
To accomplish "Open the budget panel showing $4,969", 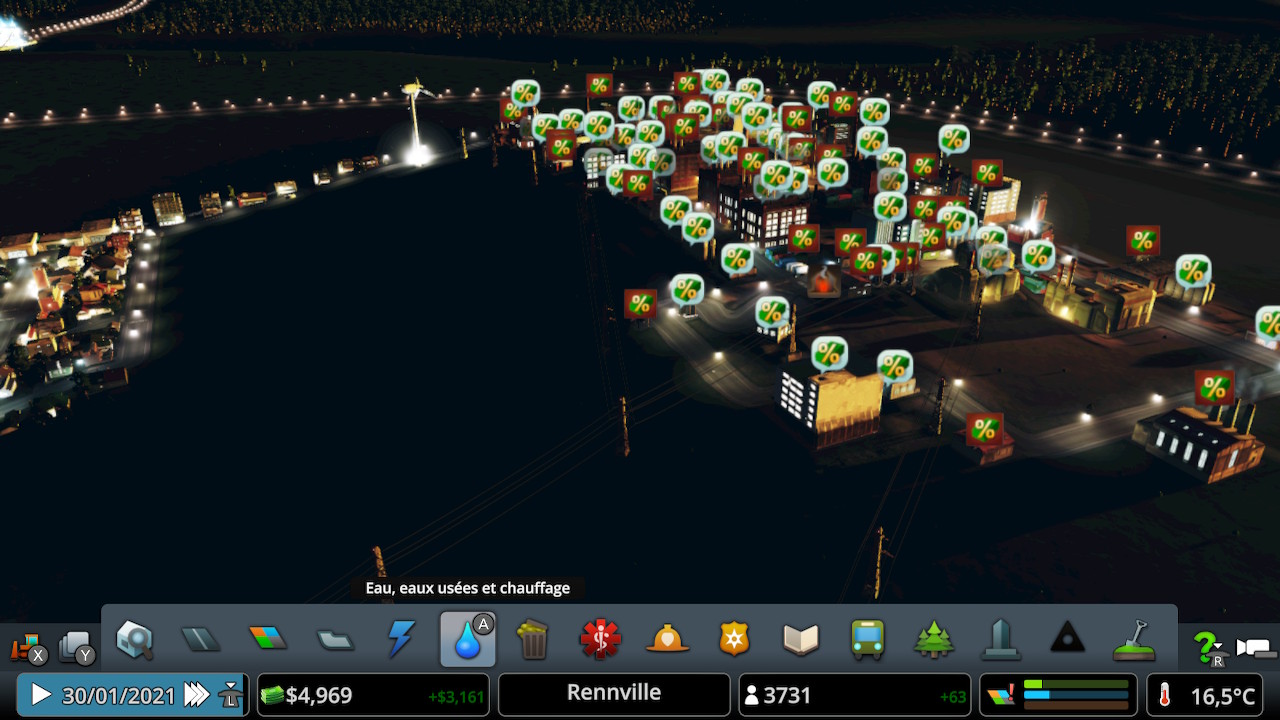I will pos(373,695).
